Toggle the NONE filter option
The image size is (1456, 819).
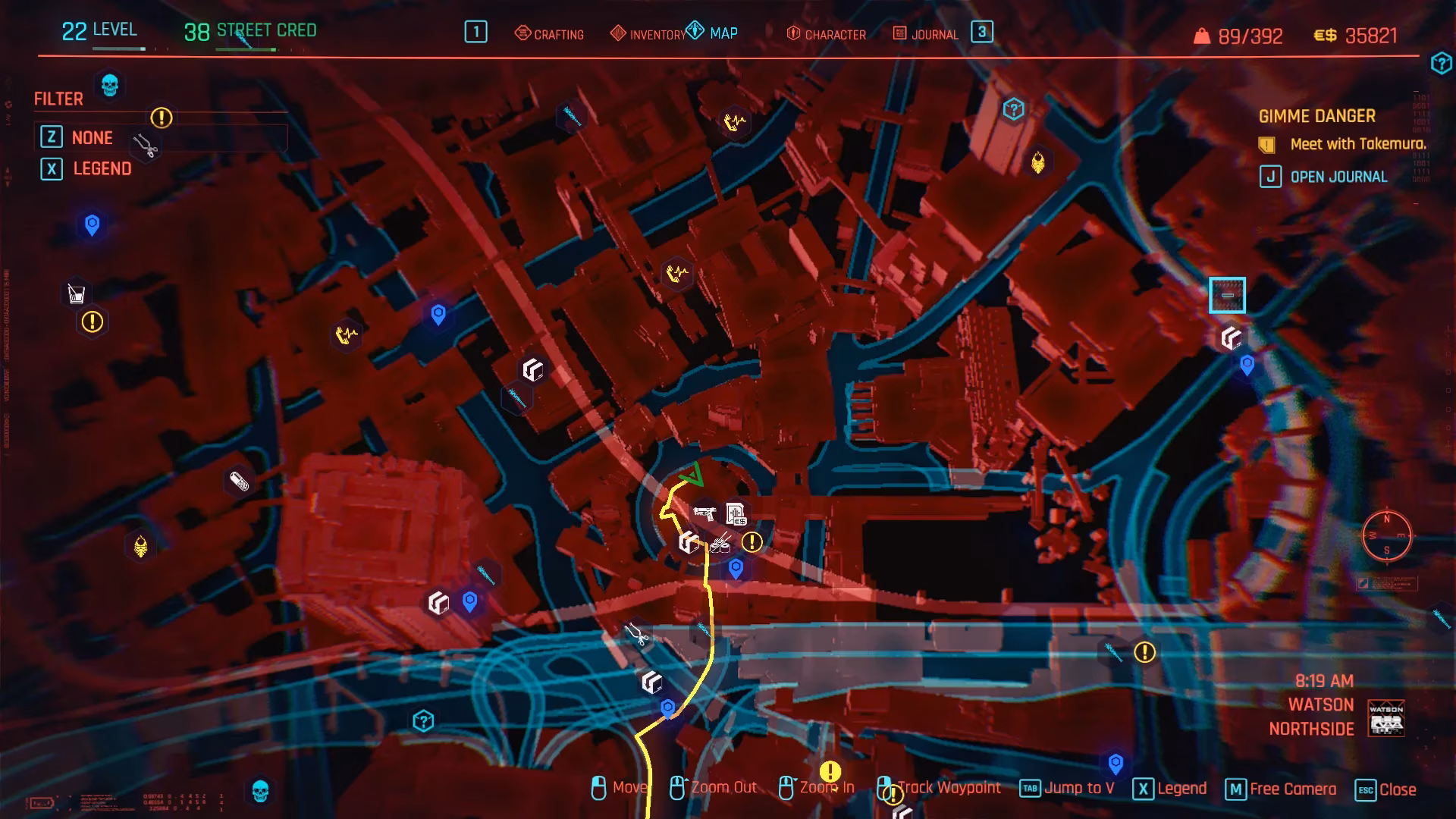point(92,138)
